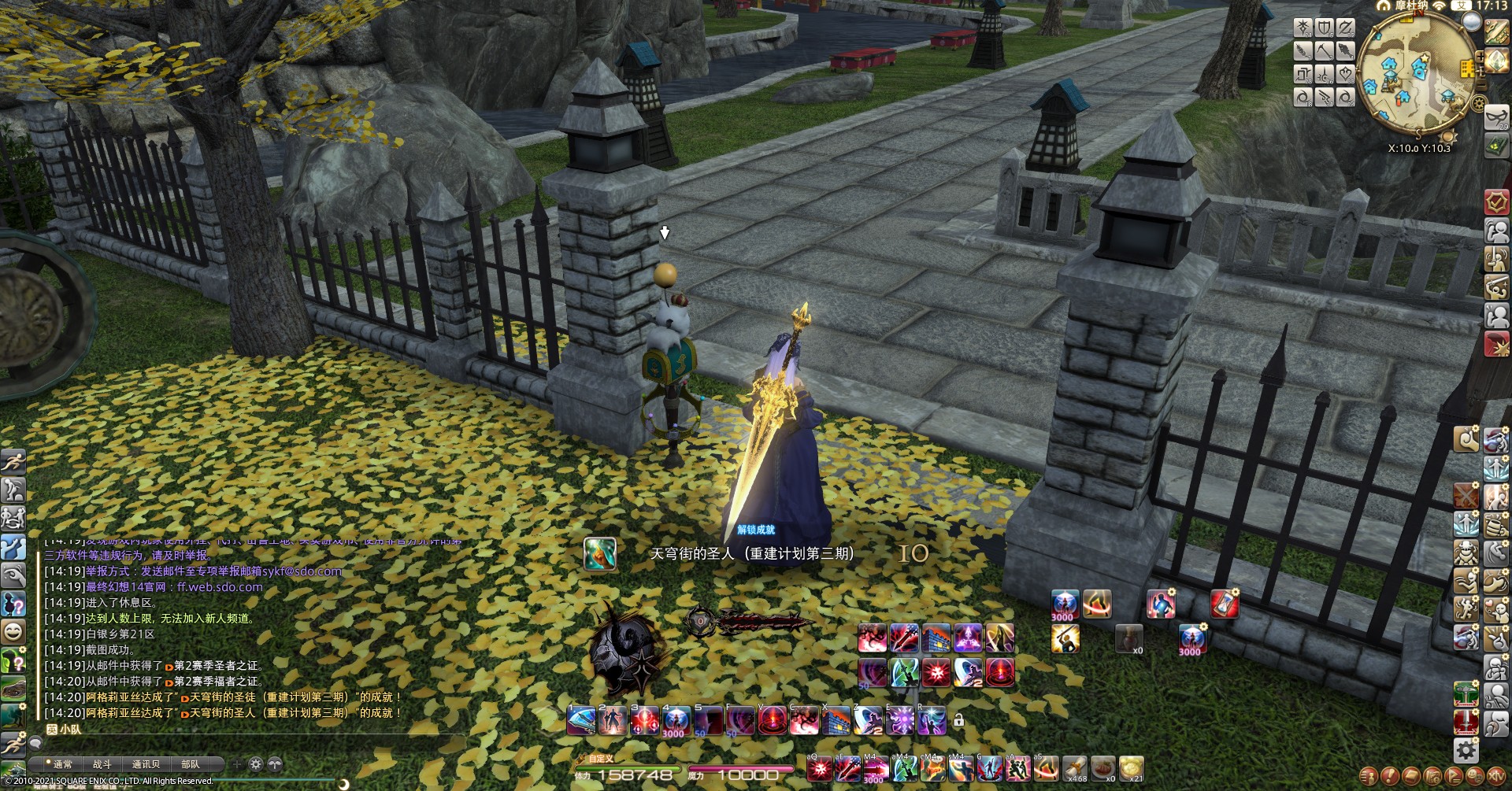The image size is (1512, 791).
Task: Switch to the 通常 chat tab
Action: [62, 764]
